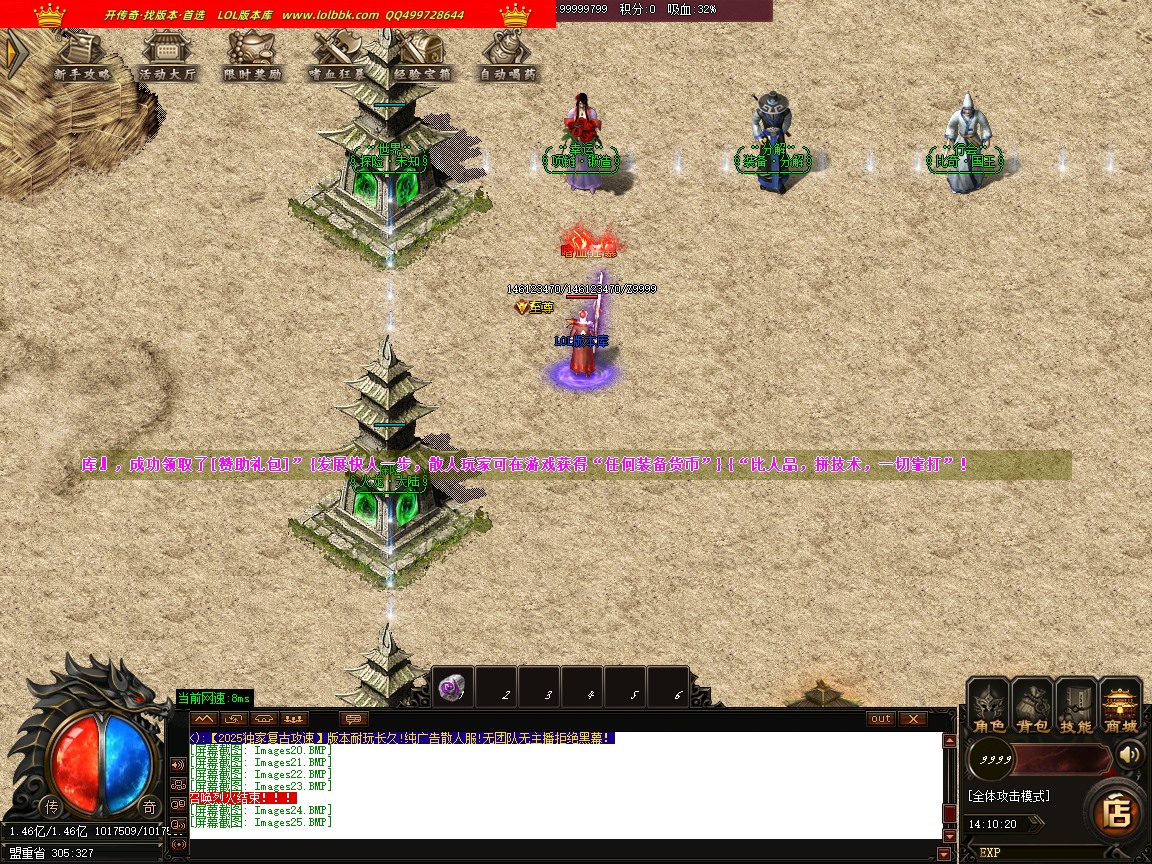Click the 传 button beside the health orb
Screen dimensions: 1152x864
click(51, 807)
